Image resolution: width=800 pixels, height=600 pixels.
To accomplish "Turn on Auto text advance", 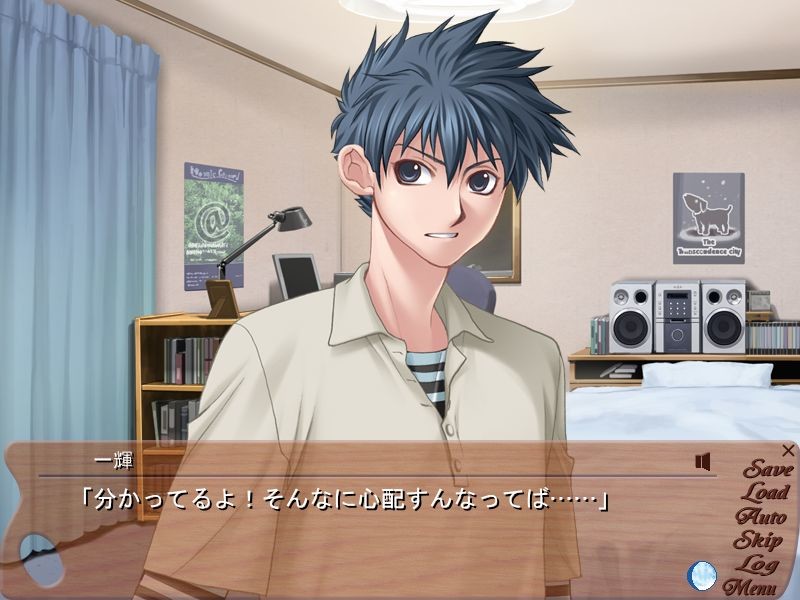I will coord(765,517).
